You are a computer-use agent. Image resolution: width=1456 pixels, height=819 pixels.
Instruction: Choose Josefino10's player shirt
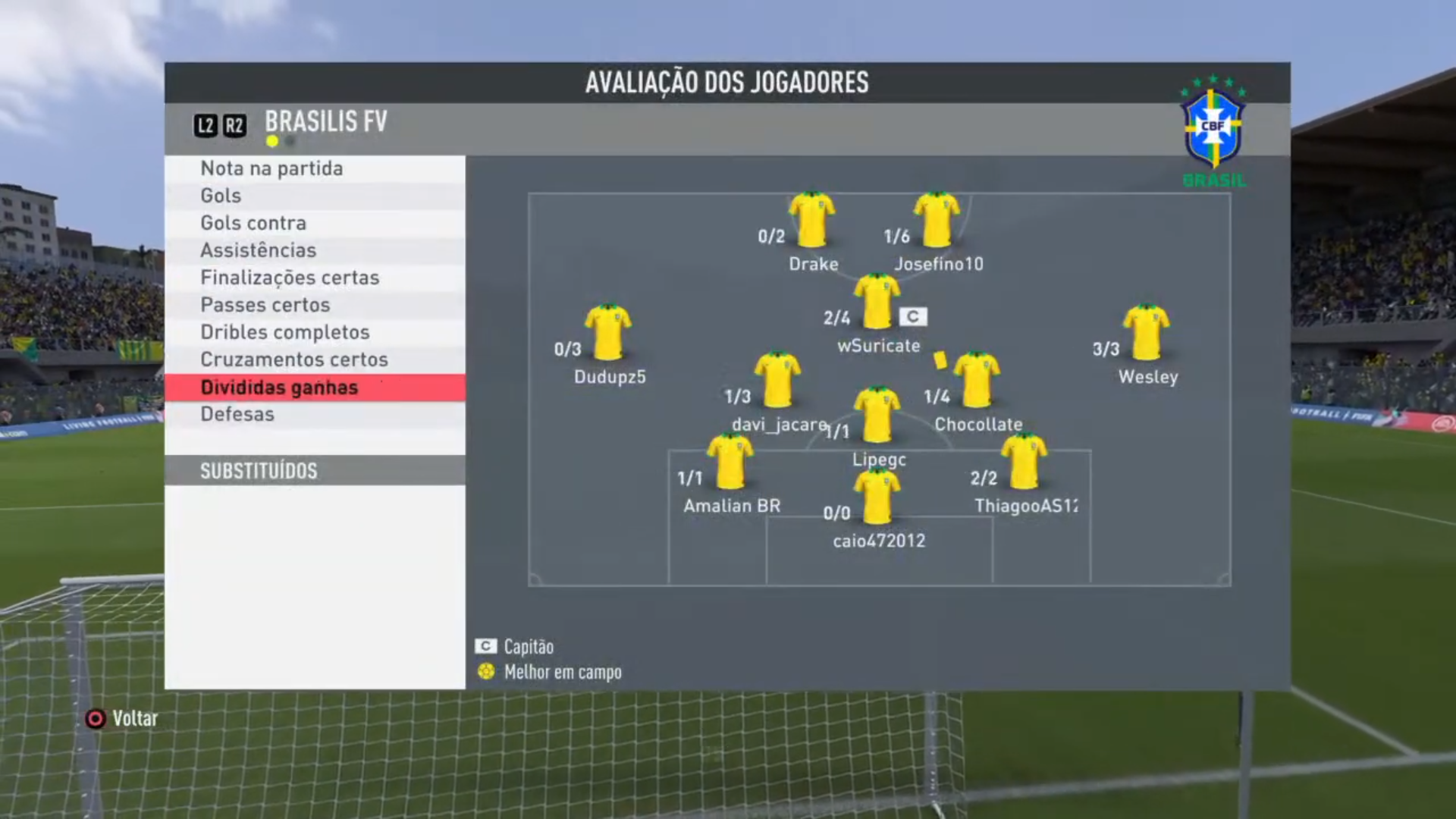point(937,220)
